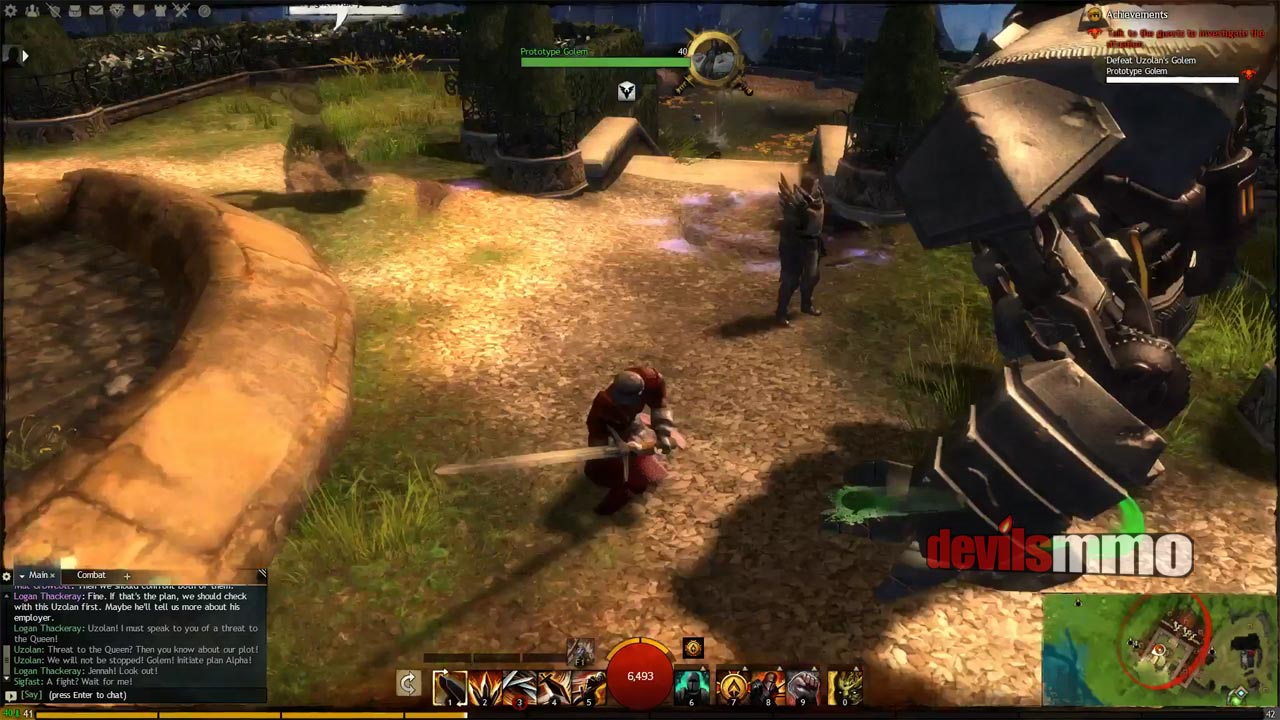Click the chat input field
This screenshot has height=720, width=1280.
pos(140,695)
